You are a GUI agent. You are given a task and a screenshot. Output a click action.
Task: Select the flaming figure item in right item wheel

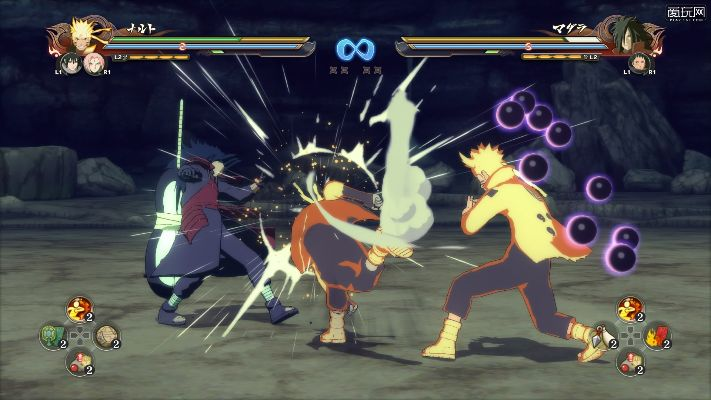coord(628,309)
